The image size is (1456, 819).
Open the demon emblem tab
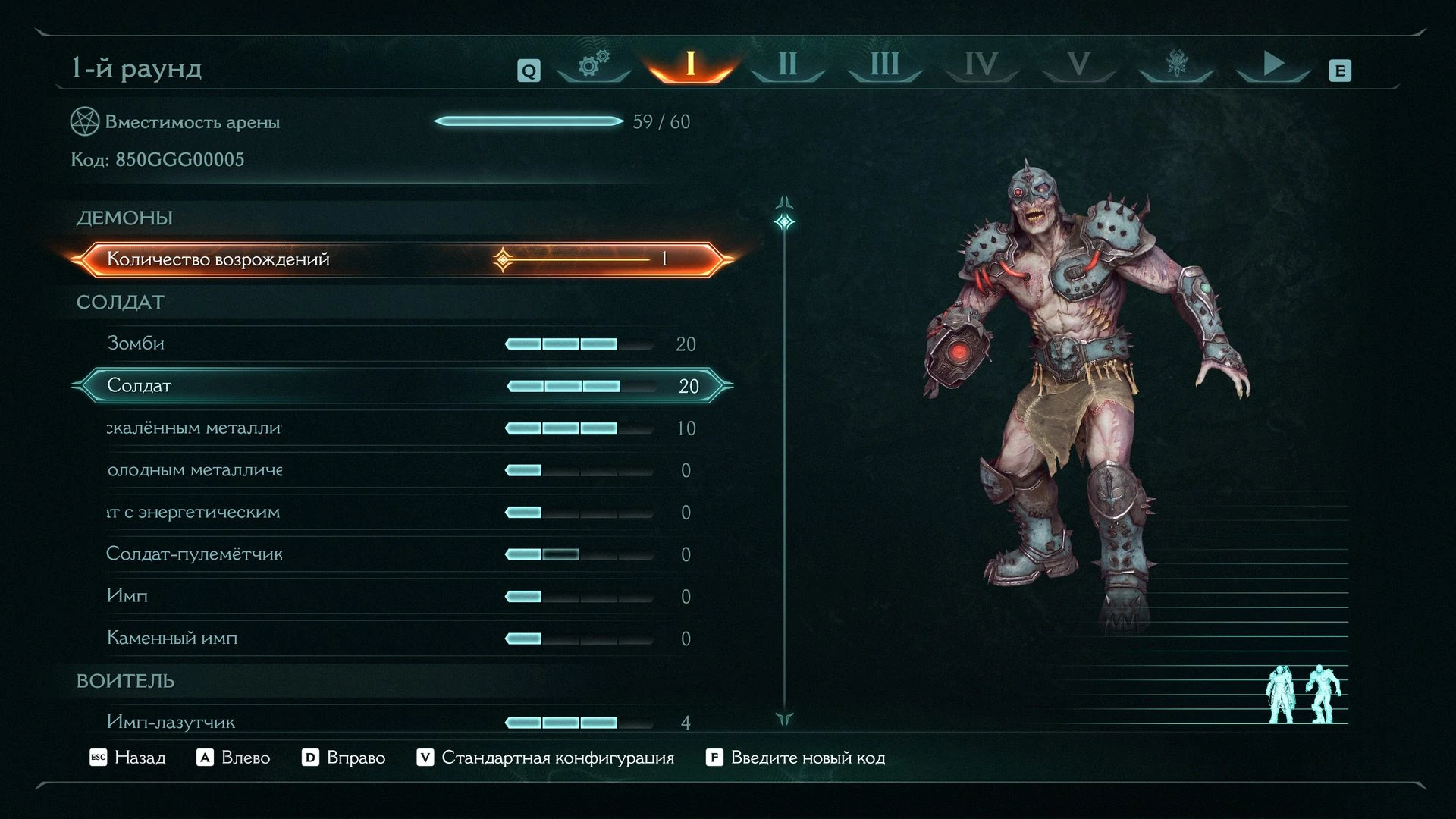pos(1175,65)
